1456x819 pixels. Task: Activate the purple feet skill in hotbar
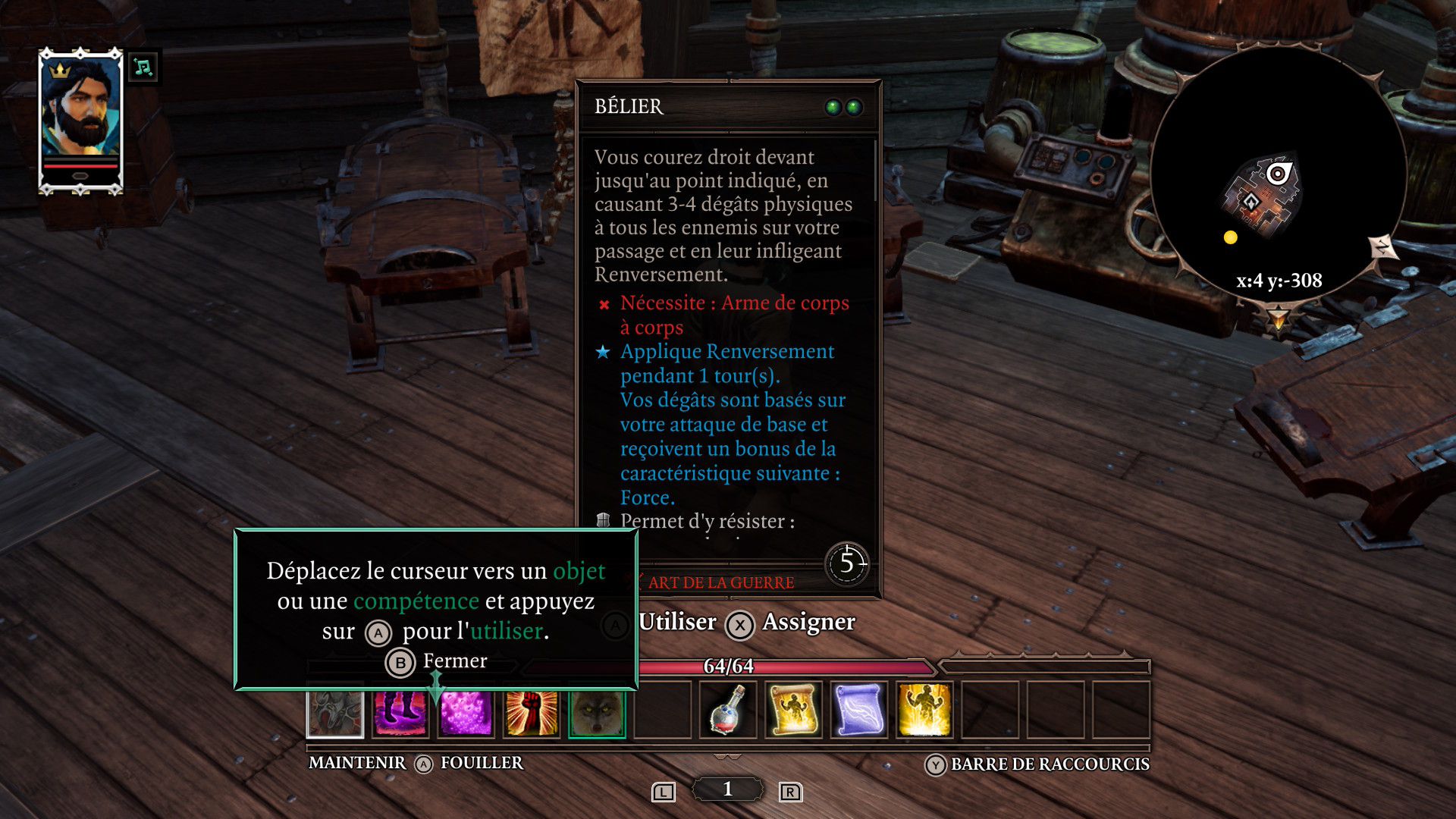pyautogui.click(x=400, y=713)
